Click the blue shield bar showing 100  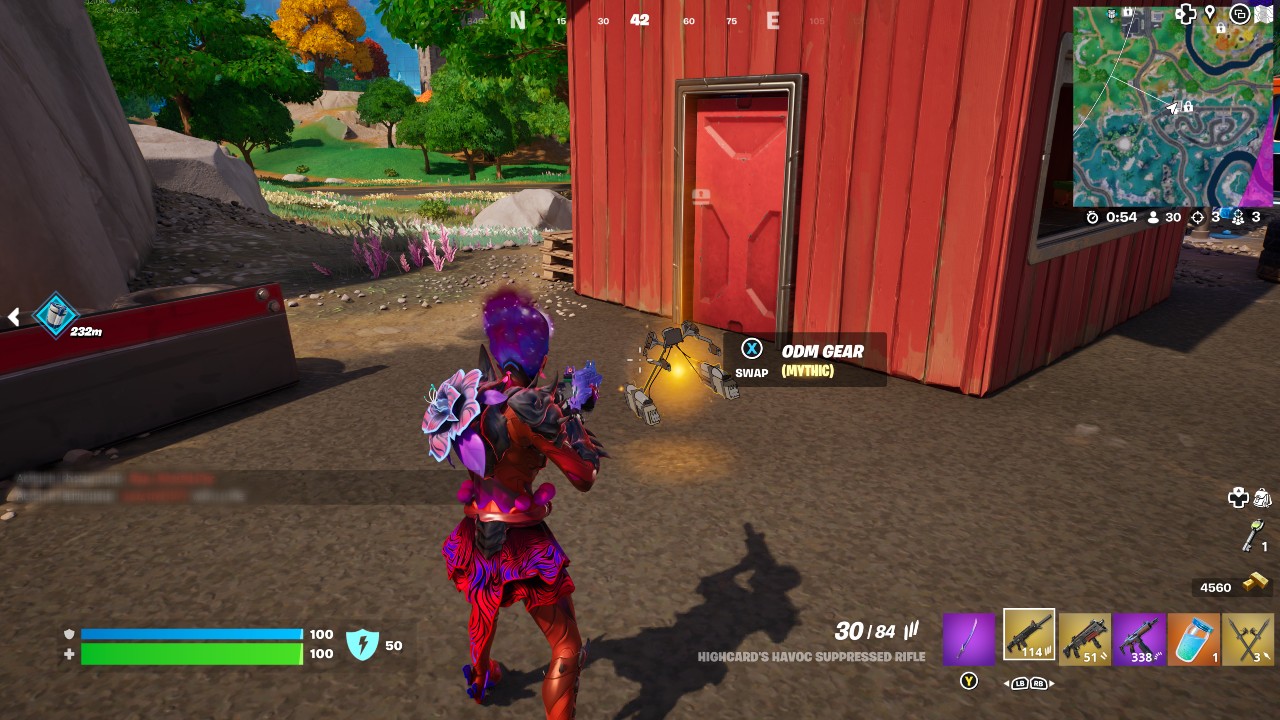point(190,633)
